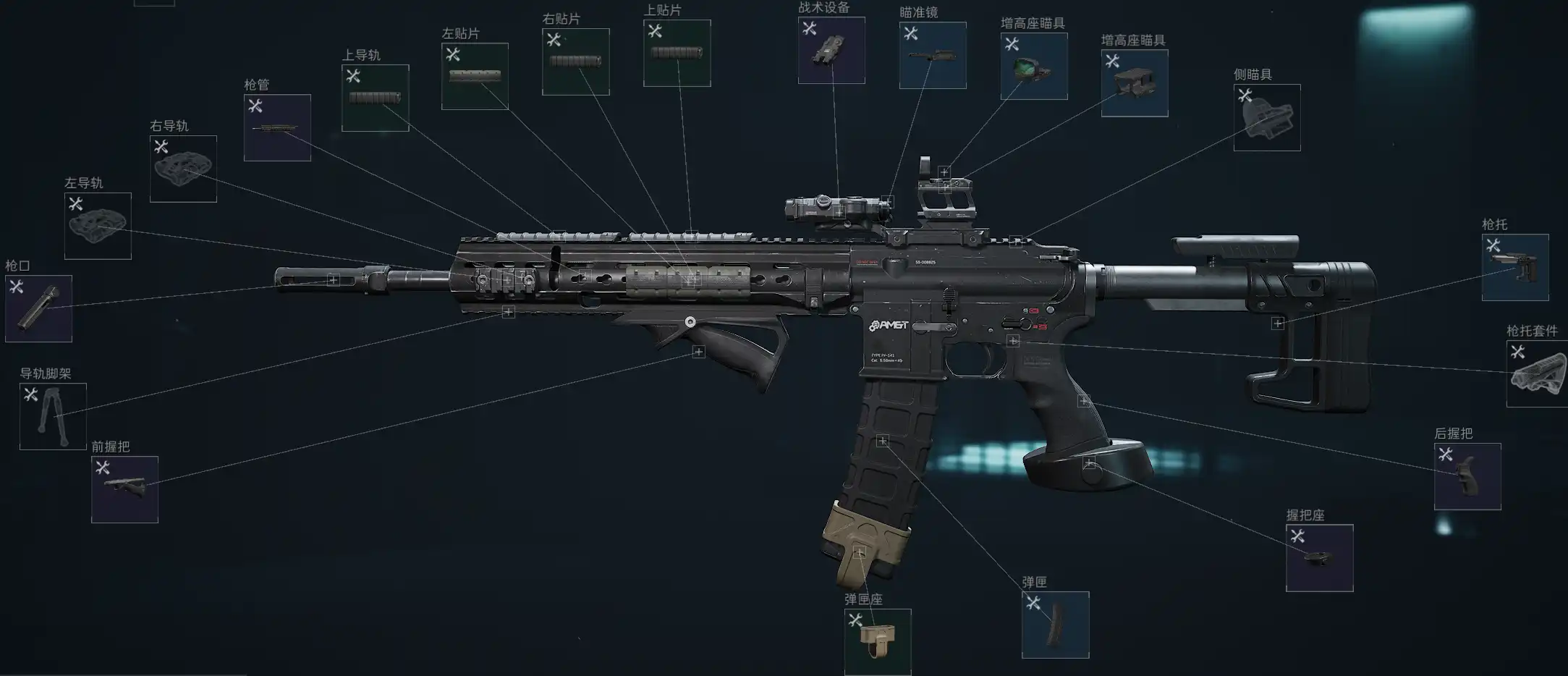Select the 侧瞄具 side sight slot
The image size is (1568, 676).
pyautogui.click(x=1266, y=117)
